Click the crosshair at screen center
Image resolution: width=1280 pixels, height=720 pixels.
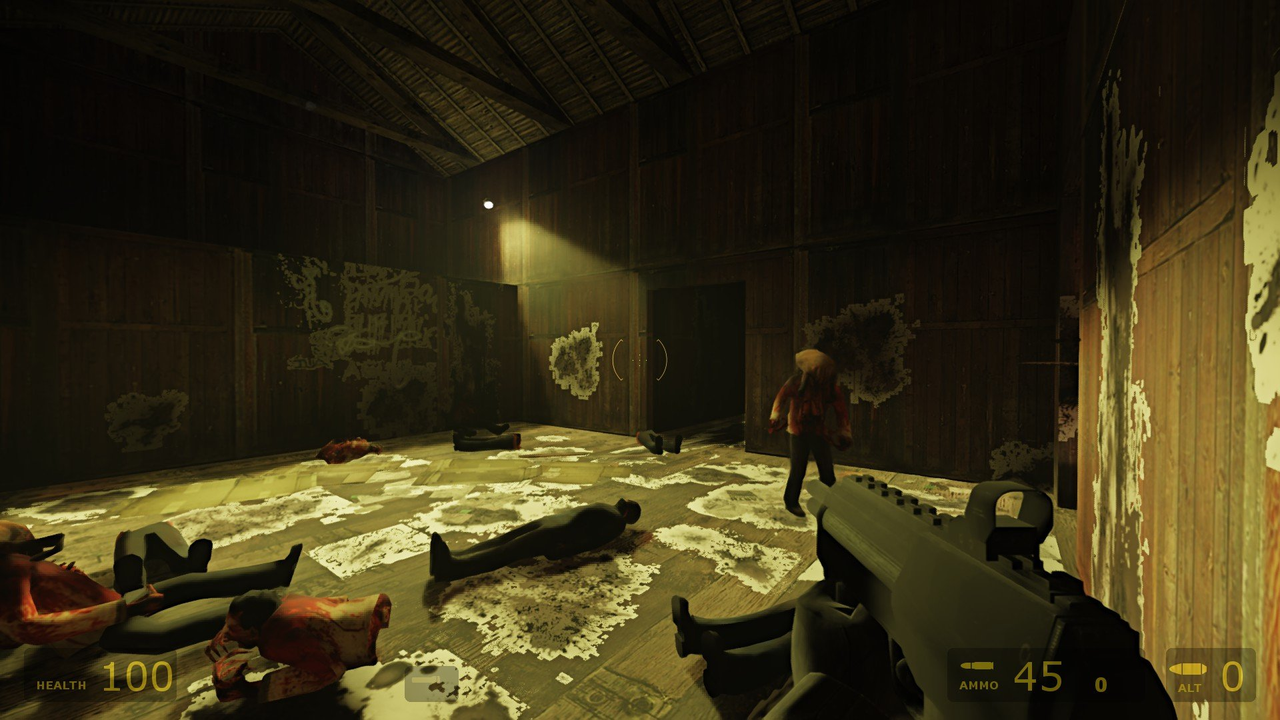click(x=640, y=363)
